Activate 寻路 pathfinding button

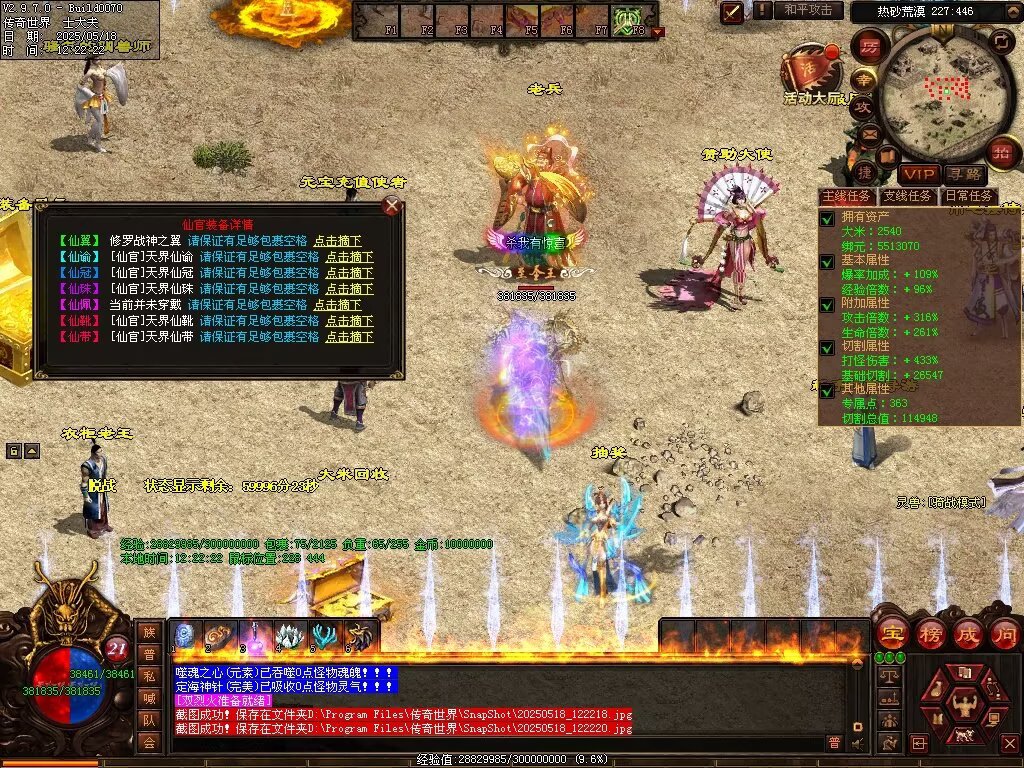[964, 175]
